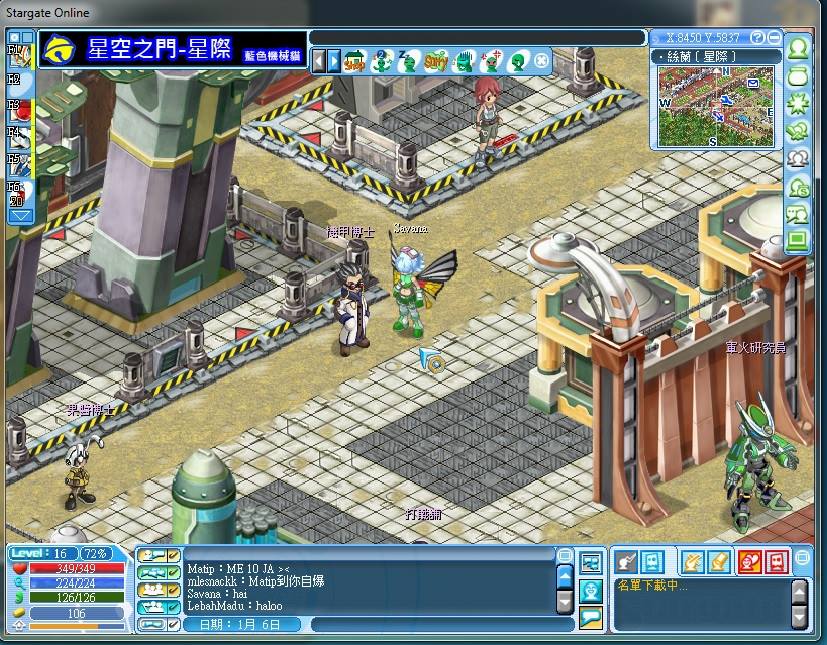This screenshot has height=645, width=827.
Task: Click the blue face icon in list panel
Action: tap(651, 562)
